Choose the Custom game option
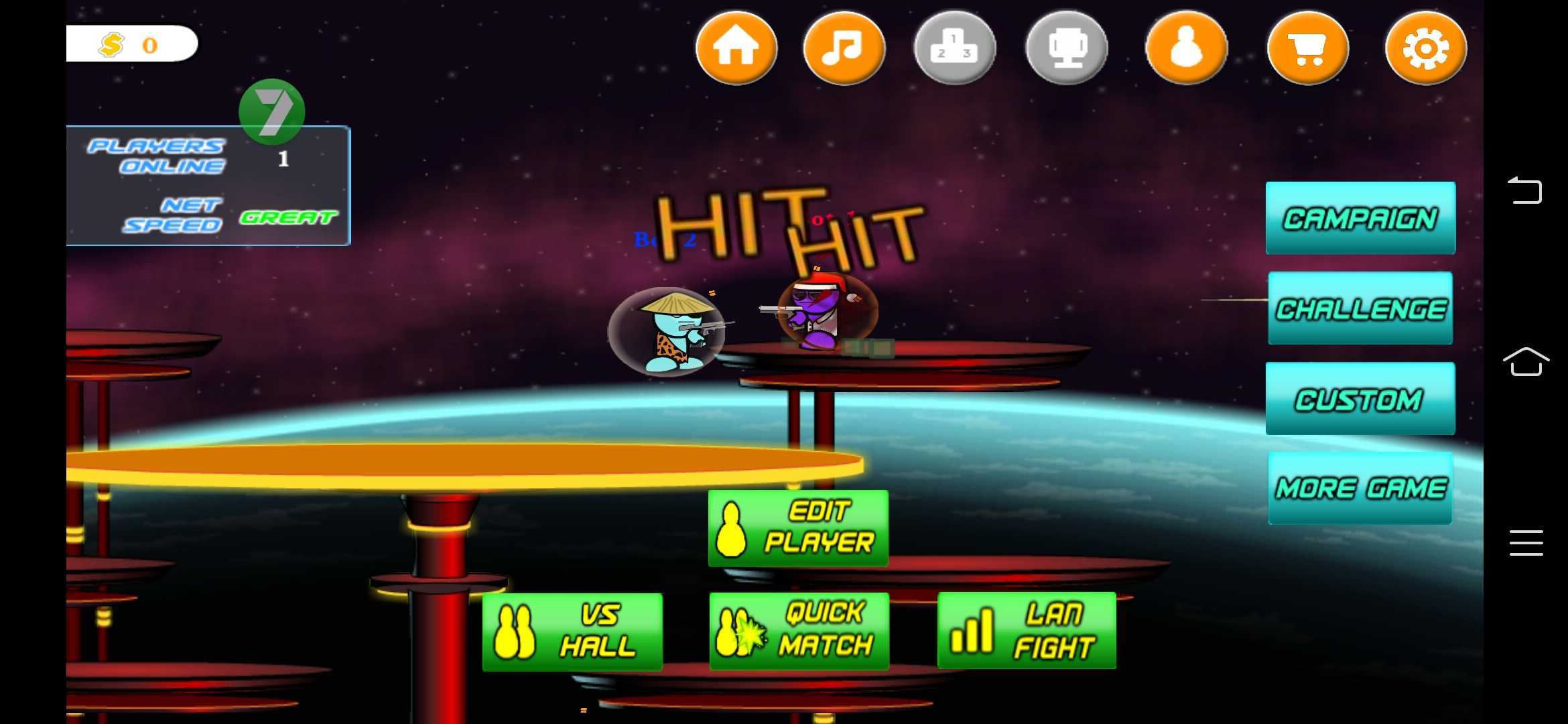The width and height of the screenshot is (1568, 724). [x=1360, y=399]
